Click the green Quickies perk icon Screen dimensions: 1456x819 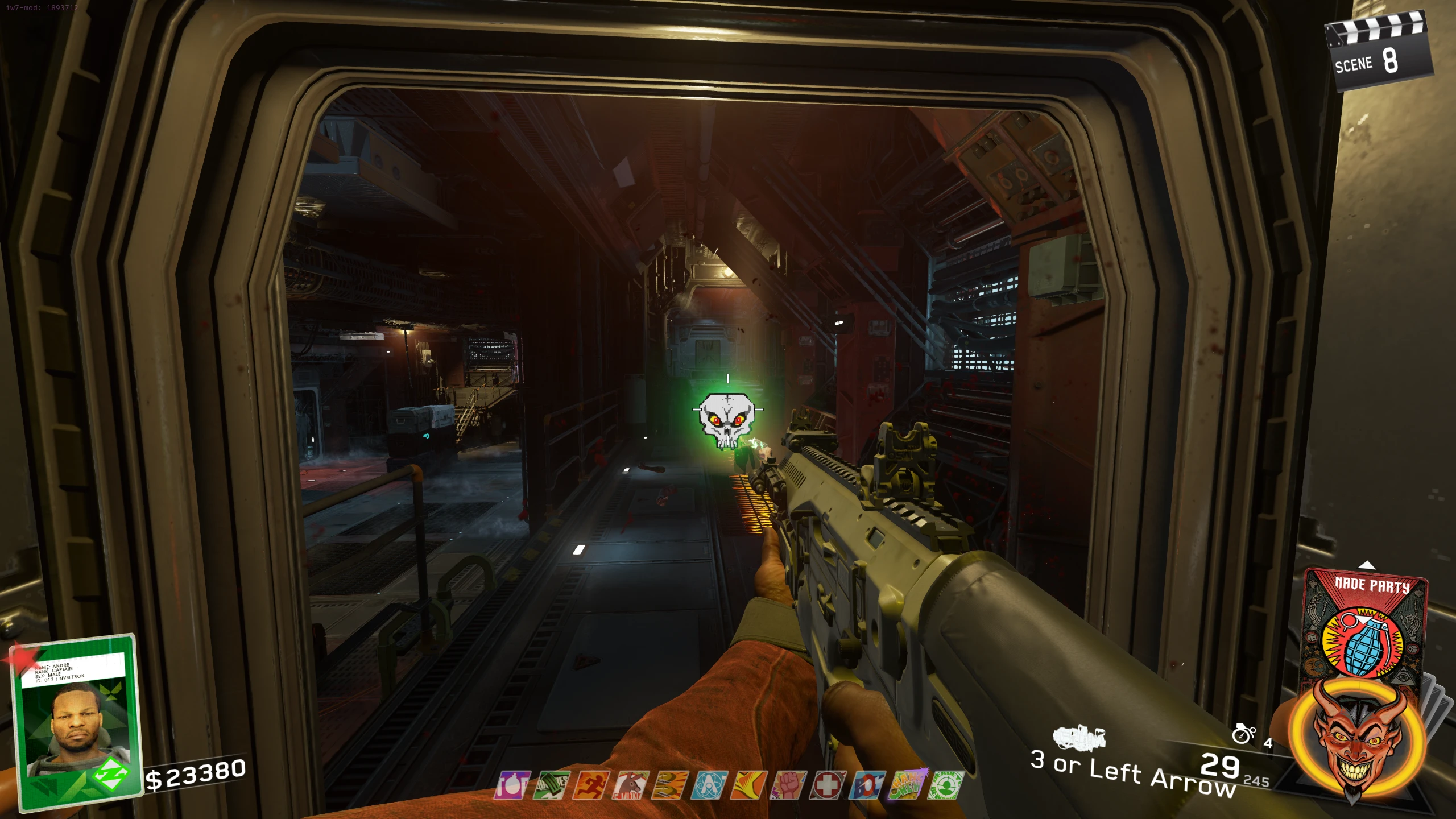coord(551,786)
